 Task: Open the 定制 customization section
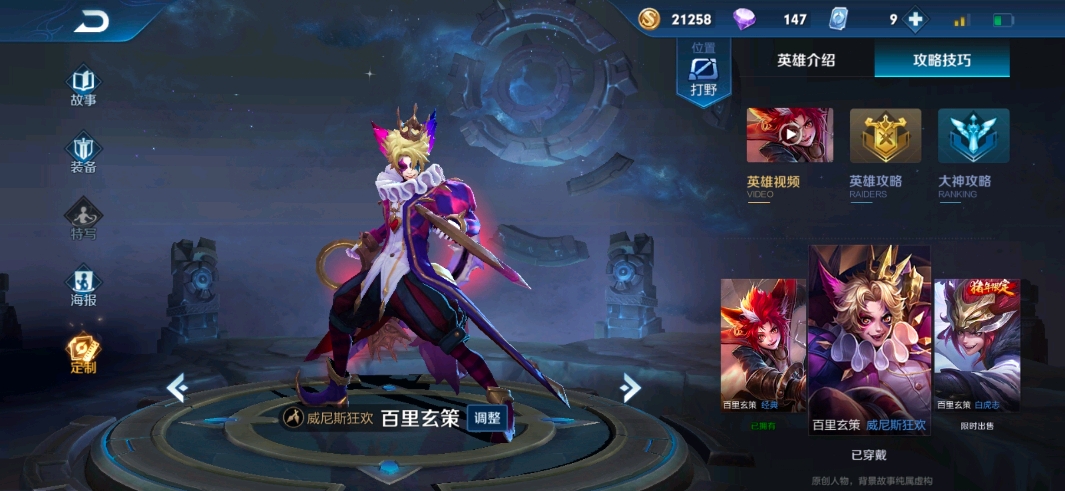pyautogui.click(x=83, y=353)
